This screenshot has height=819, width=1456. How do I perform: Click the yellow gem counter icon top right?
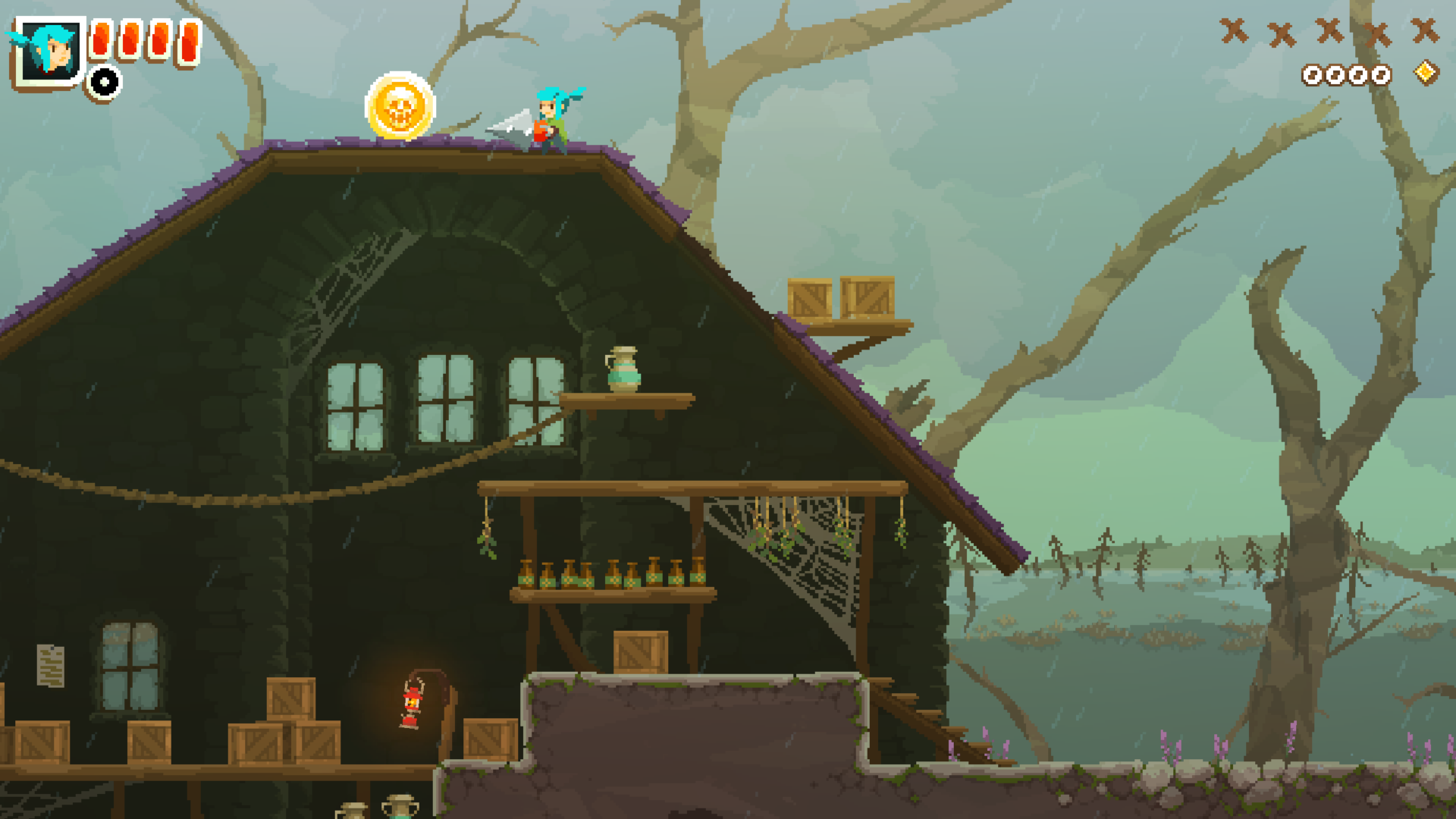coord(1425,72)
